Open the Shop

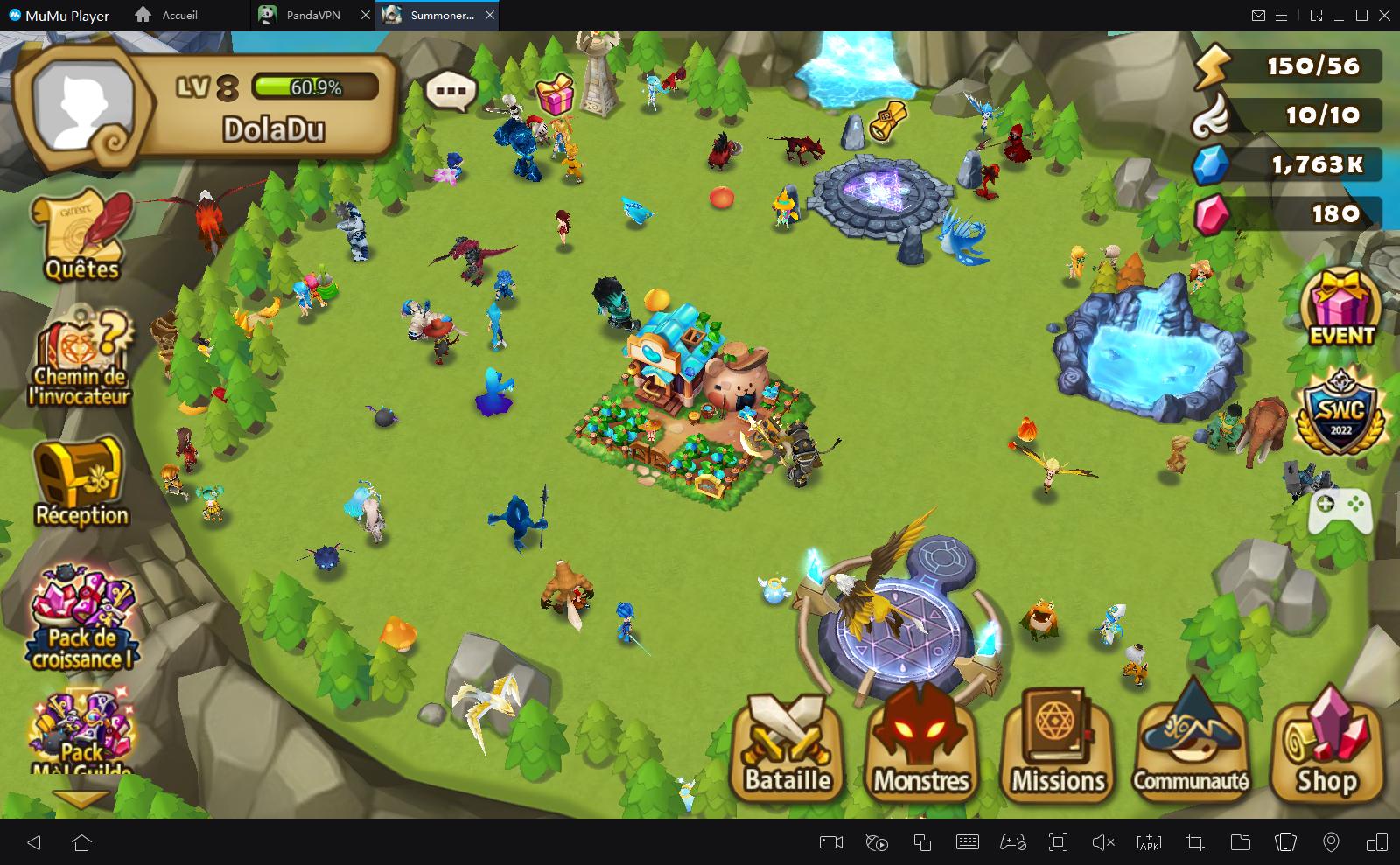click(1326, 746)
